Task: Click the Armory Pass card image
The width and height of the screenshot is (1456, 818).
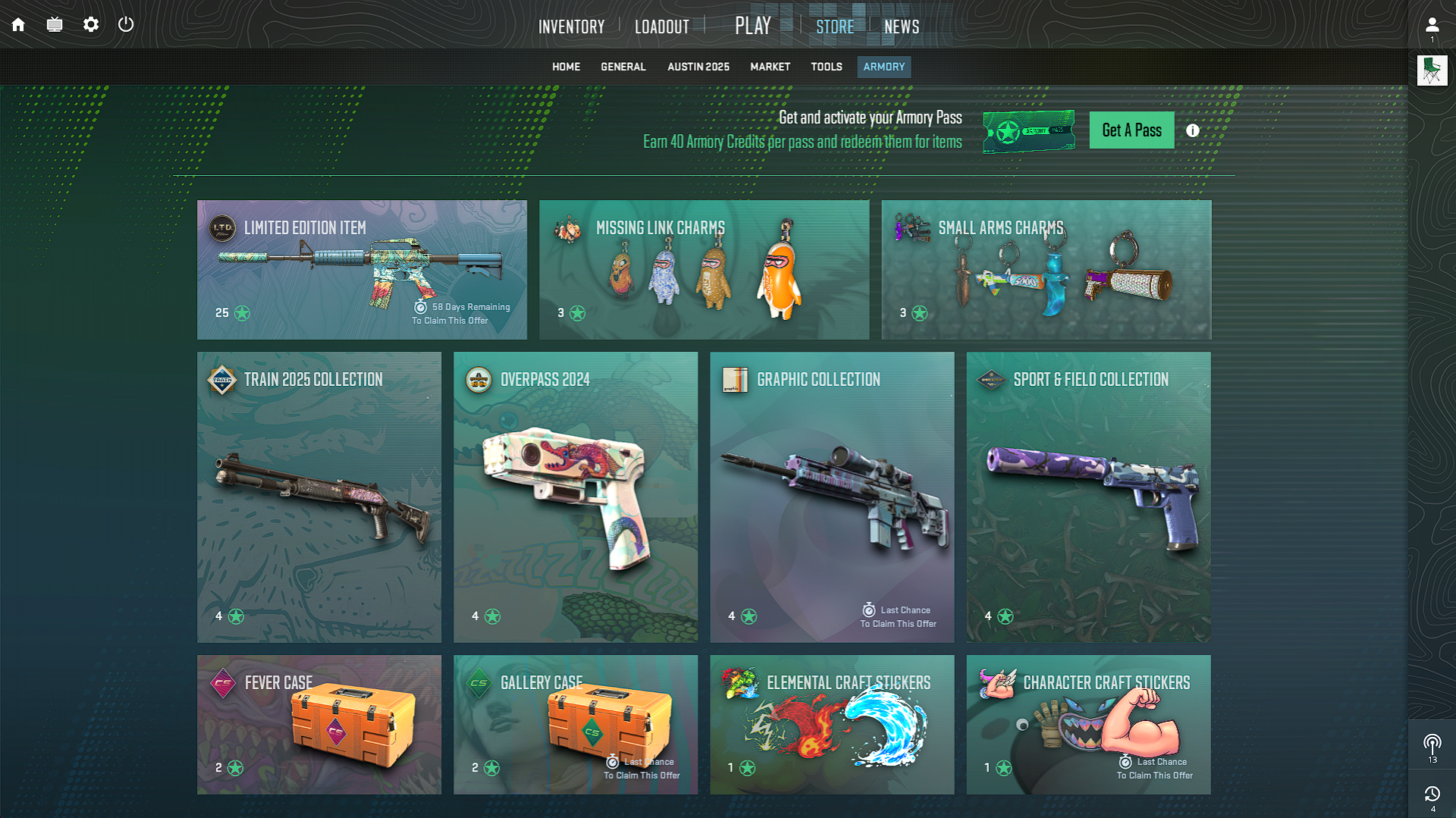Action: pos(1029,130)
